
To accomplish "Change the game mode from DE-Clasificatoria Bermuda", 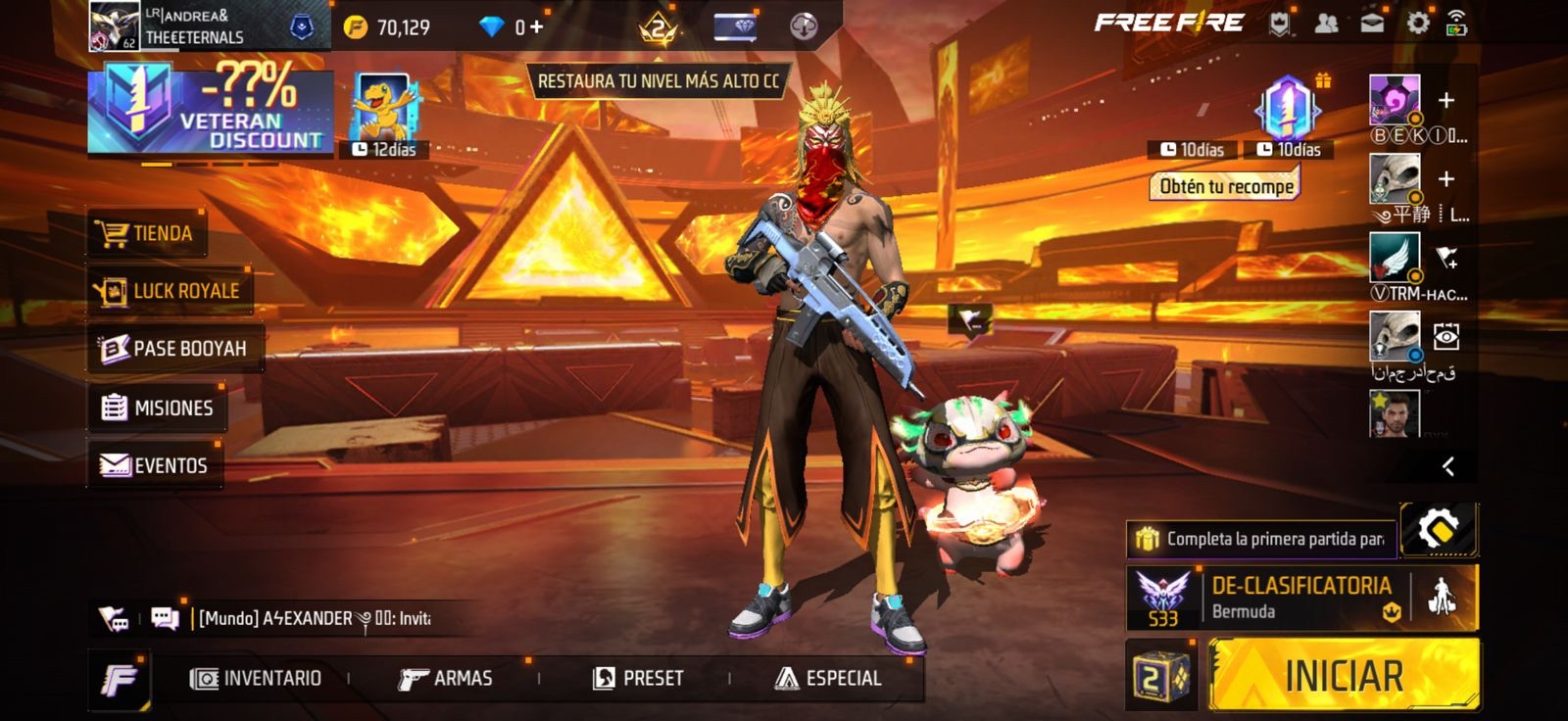I will click(1299, 597).
